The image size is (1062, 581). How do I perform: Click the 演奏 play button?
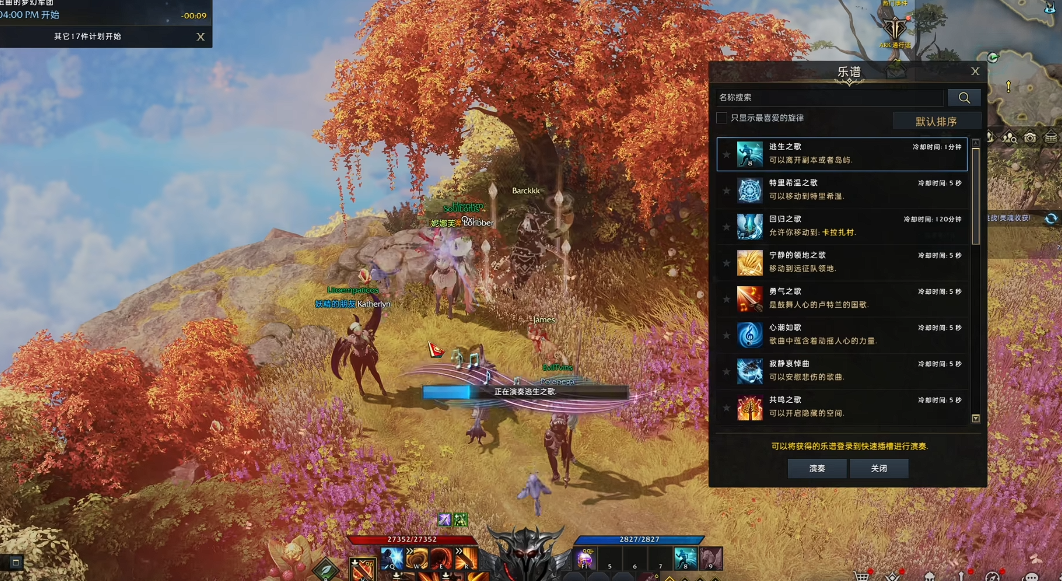click(818, 468)
